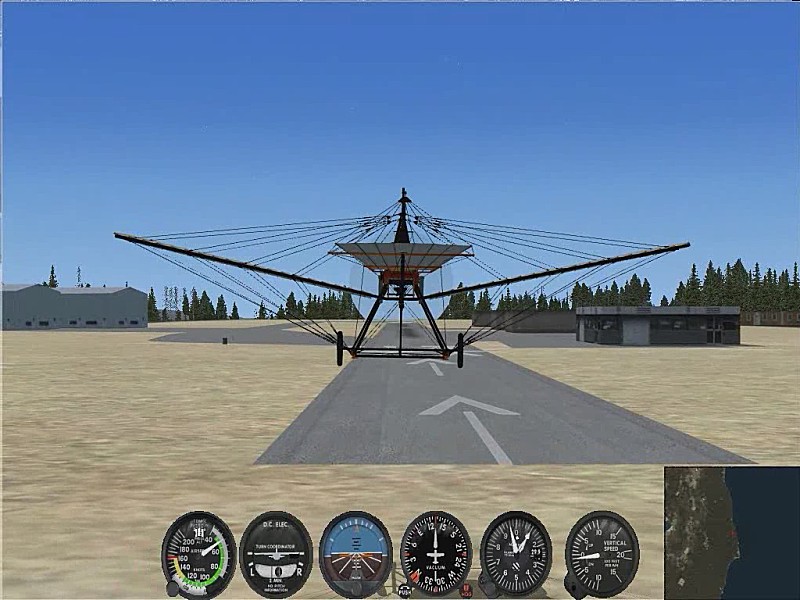Click the red aircraft marker on minimap
This screenshot has height=600, width=800.
734,534
